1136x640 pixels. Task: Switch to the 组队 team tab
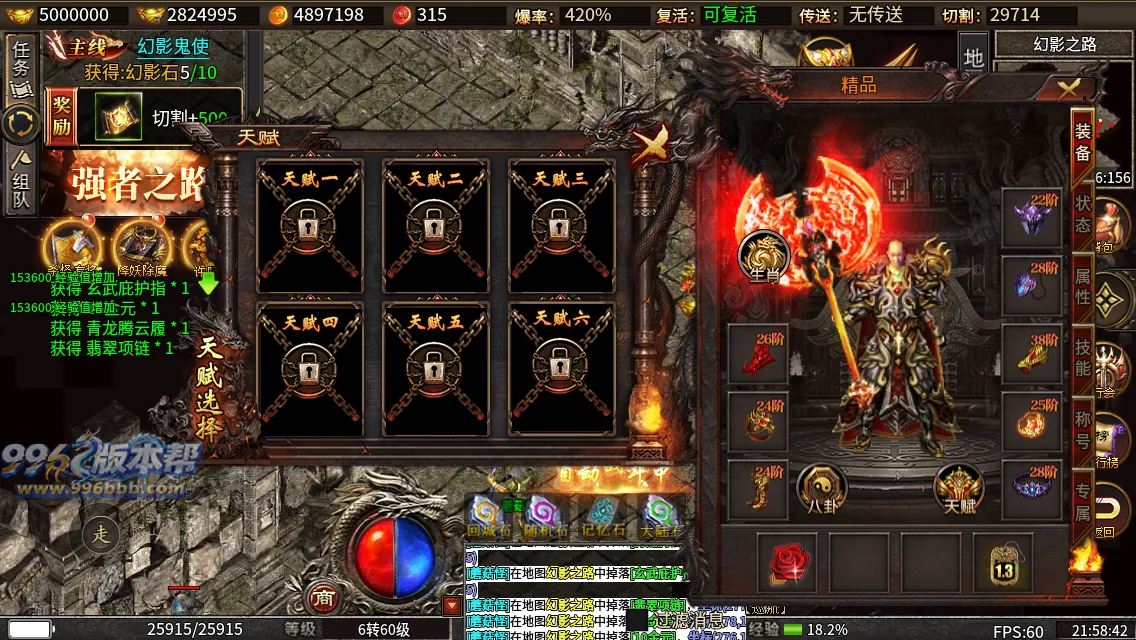(21, 180)
